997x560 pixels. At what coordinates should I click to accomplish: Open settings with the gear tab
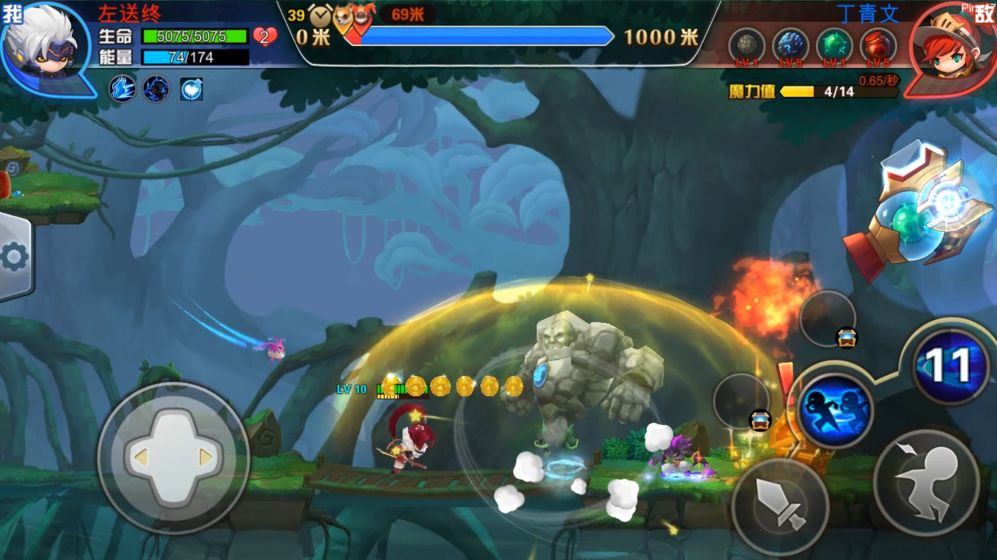(x=15, y=258)
